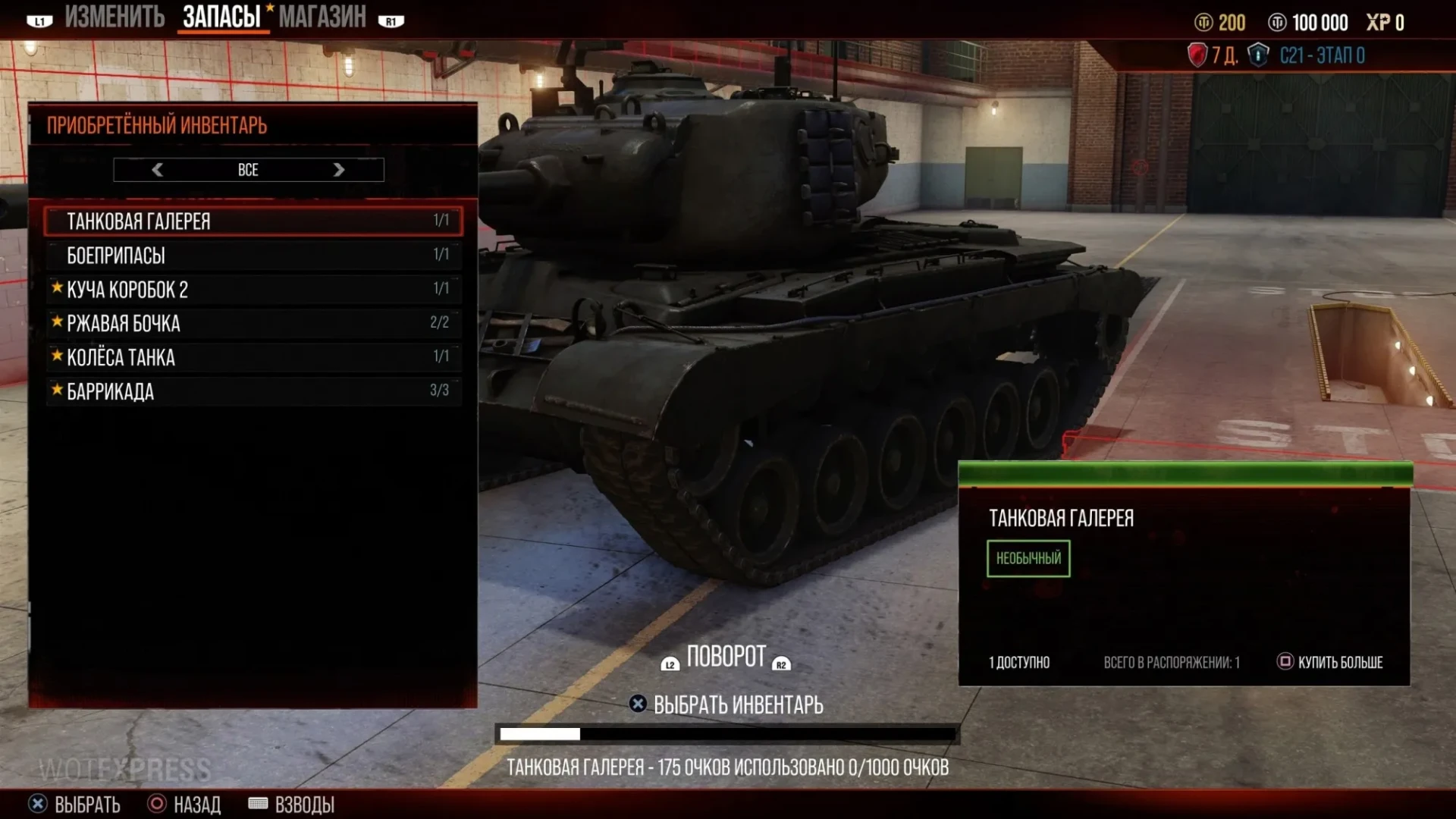Choose КОЛЁСА ТАНКА from the inventory list
The width and height of the screenshot is (1456, 819).
click(253, 357)
